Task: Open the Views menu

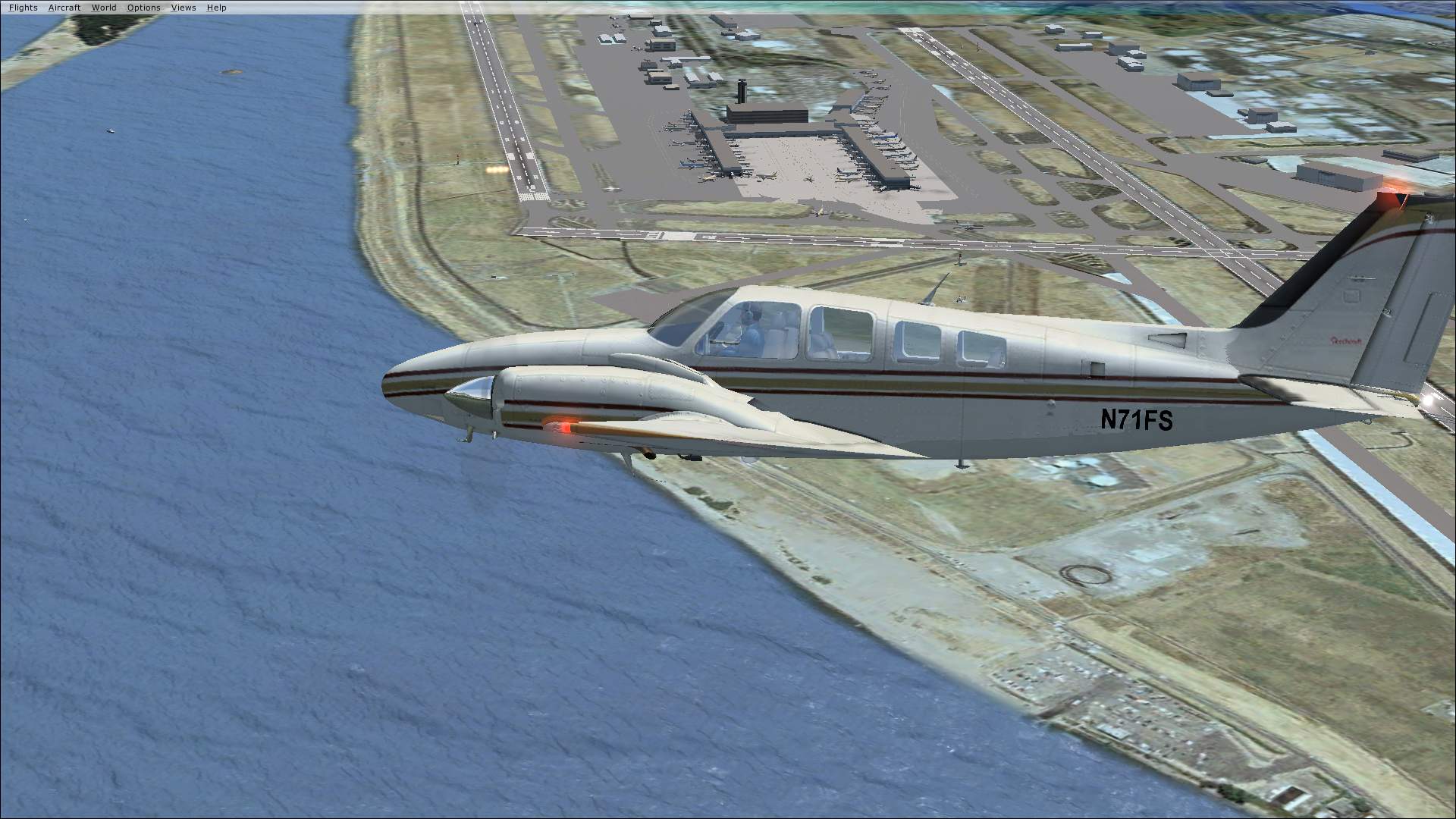Action: (x=184, y=8)
